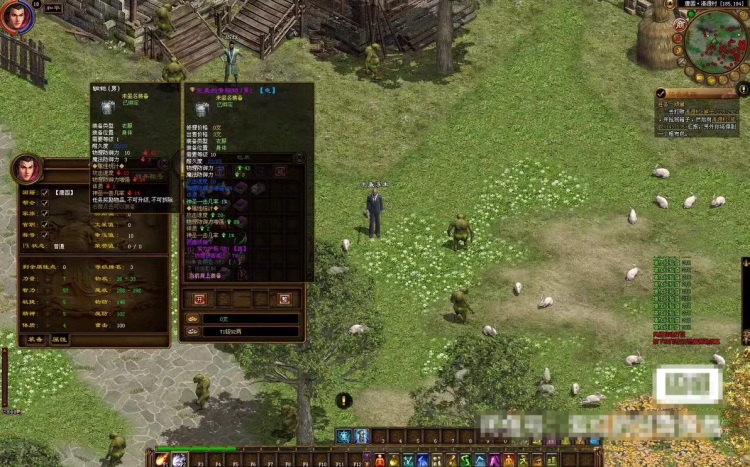750x467 pixels.
Task: Switch to the 属性 attributes tab
Action: click(60, 339)
